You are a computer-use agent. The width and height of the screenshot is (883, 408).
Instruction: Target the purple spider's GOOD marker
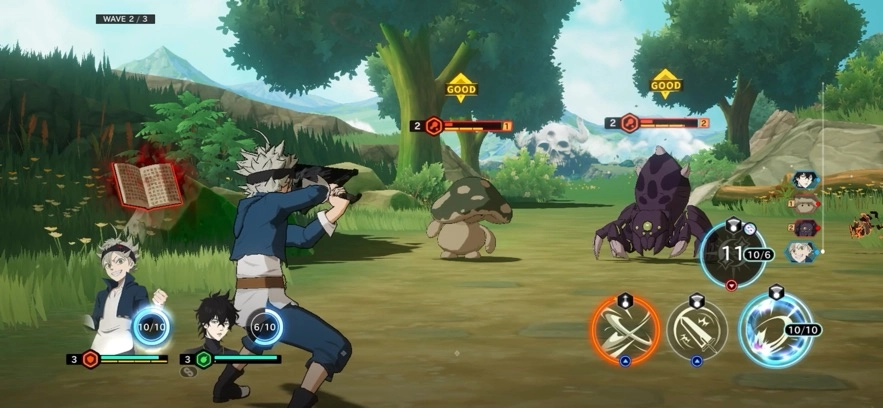point(665,85)
